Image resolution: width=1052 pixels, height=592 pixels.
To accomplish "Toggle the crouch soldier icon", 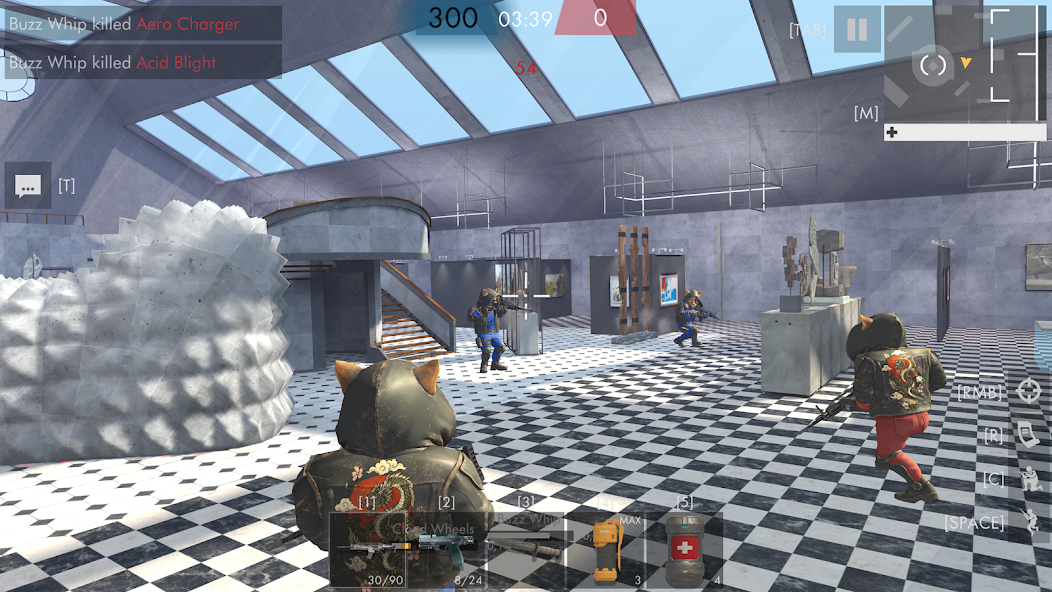I will (x=1028, y=479).
